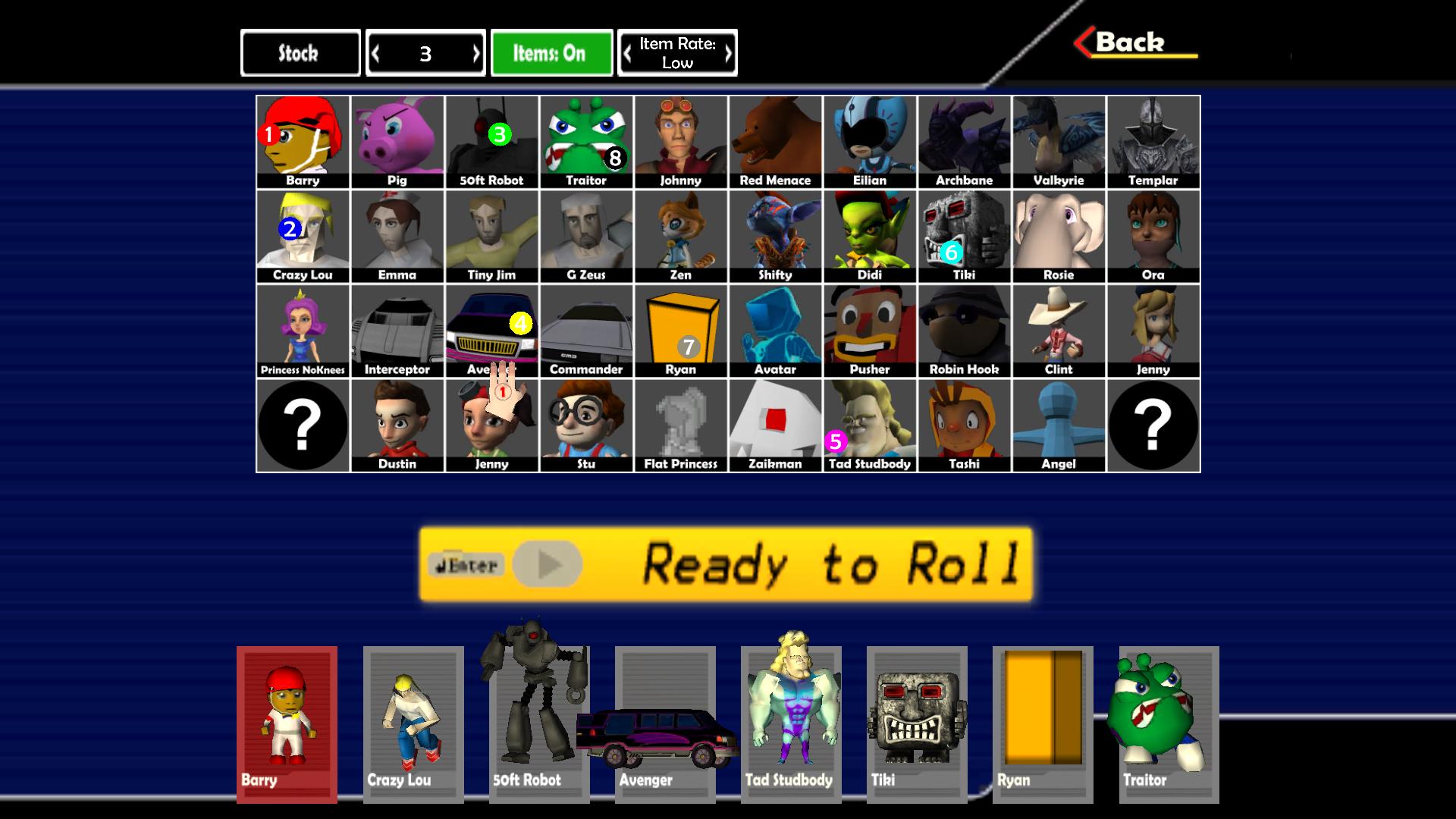Start the match with Ready to Roll

[x=726, y=565]
